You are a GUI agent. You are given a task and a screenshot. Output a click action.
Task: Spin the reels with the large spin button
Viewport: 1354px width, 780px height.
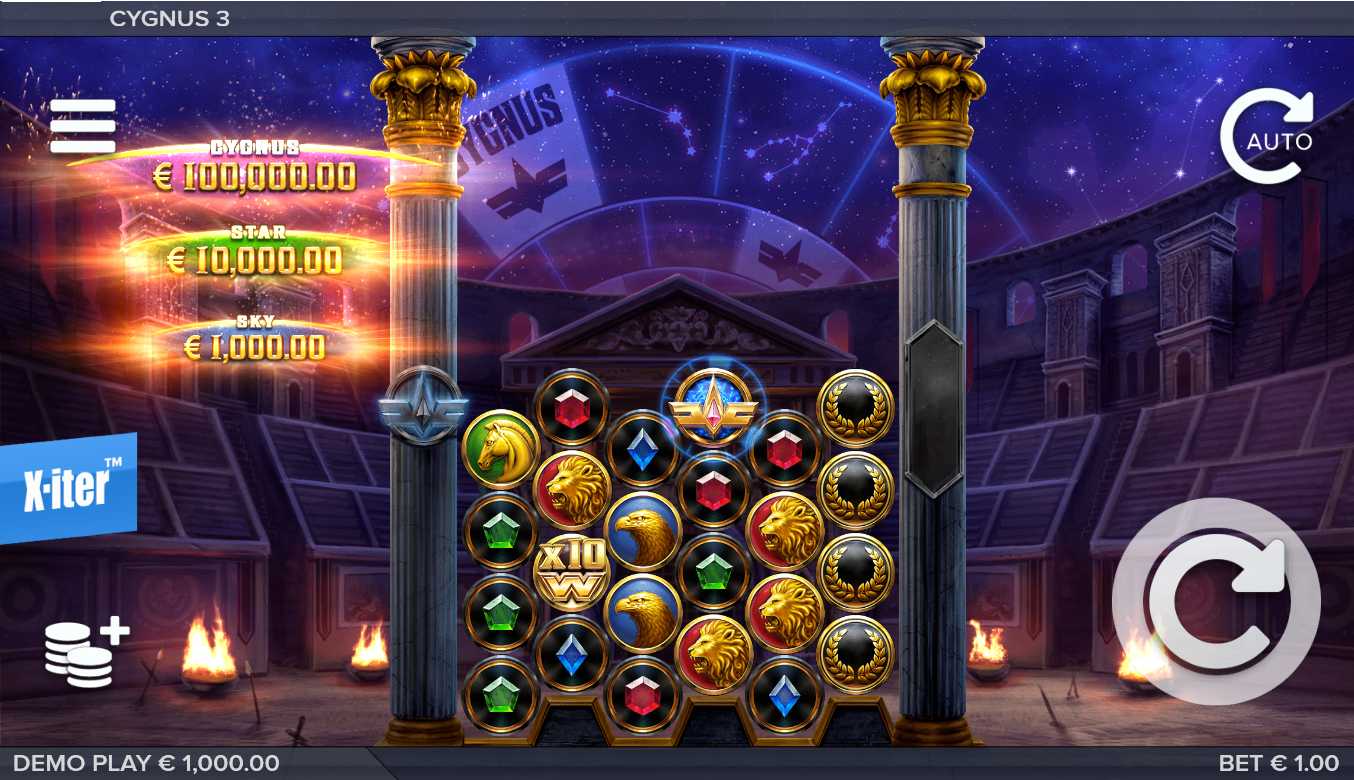(1216, 601)
